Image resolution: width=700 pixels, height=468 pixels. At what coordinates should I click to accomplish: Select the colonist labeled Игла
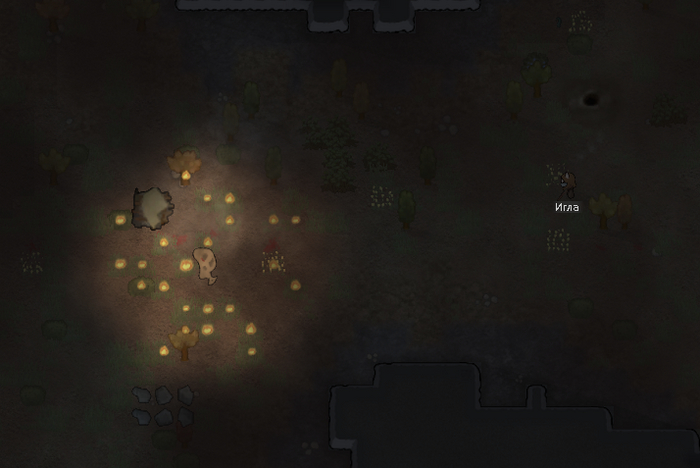567,183
